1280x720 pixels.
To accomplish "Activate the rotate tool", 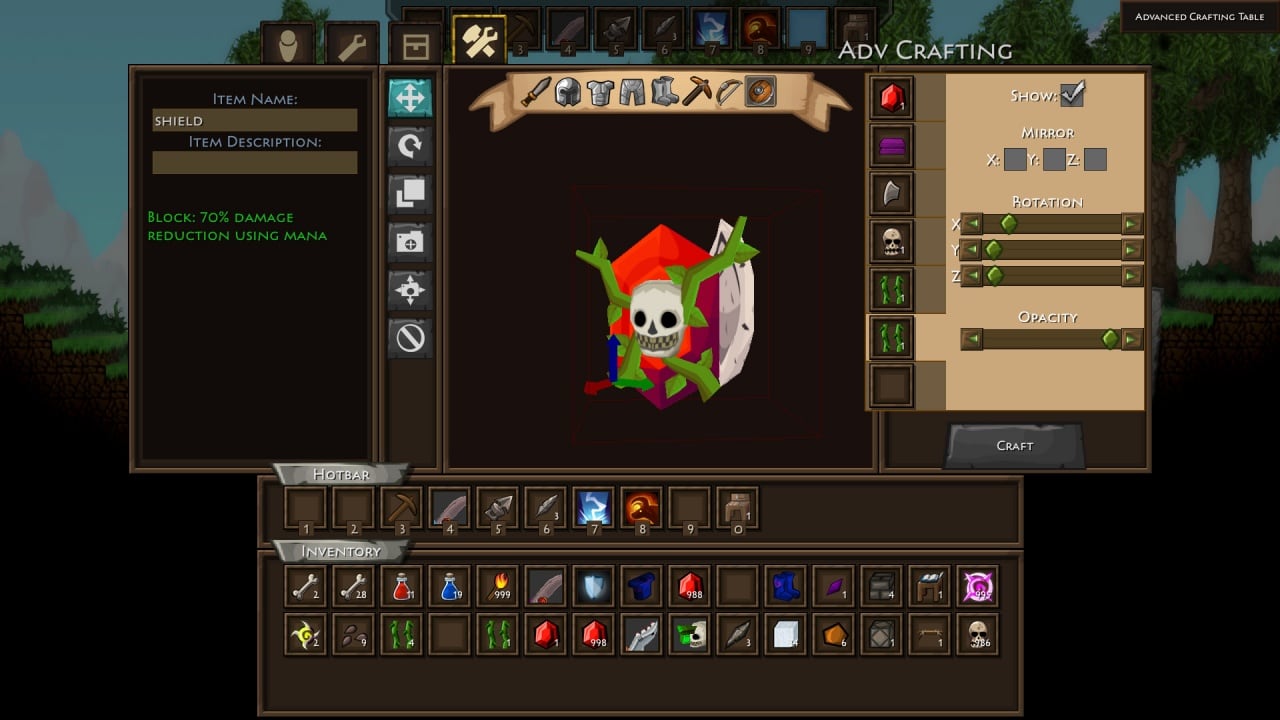I will pyautogui.click(x=410, y=146).
